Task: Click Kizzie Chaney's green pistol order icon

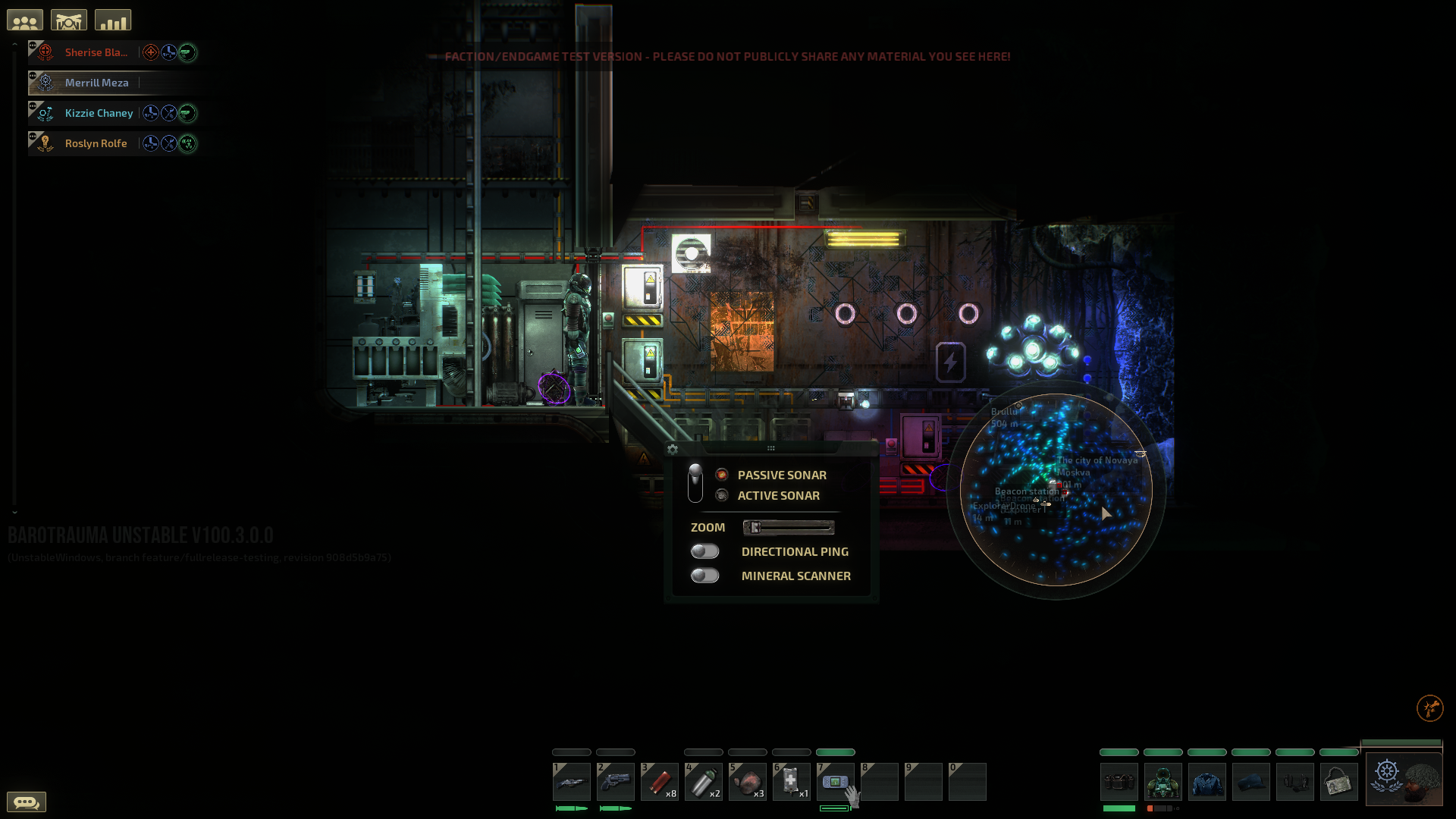Action: click(187, 113)
